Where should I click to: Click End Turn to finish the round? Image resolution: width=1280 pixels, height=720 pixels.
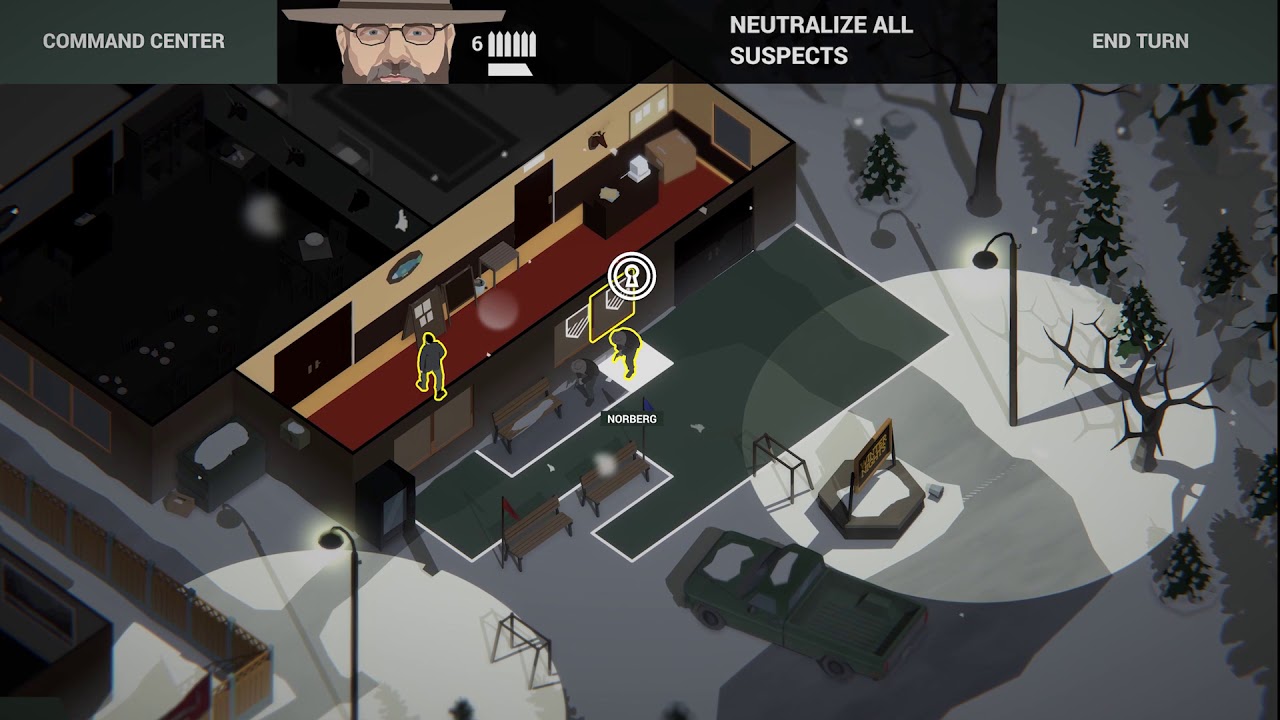coord(1140,41)
